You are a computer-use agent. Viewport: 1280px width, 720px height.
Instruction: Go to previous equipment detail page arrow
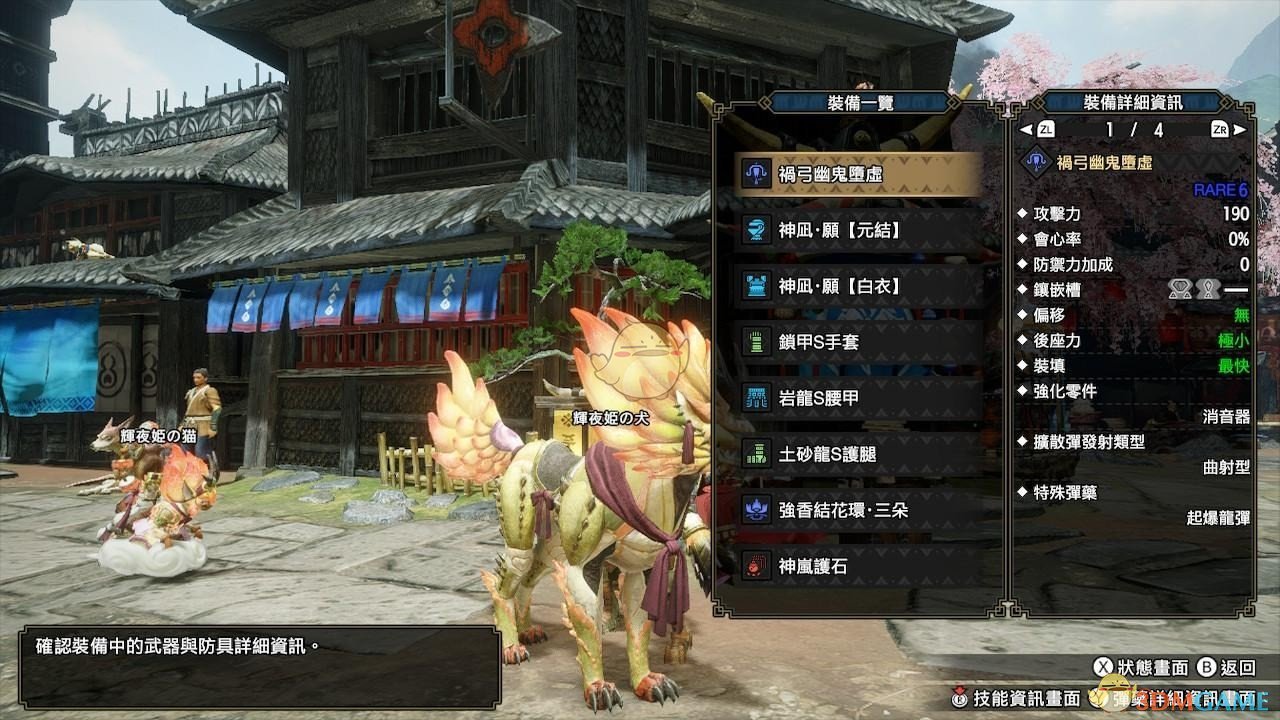click(x=1025, y=130)
